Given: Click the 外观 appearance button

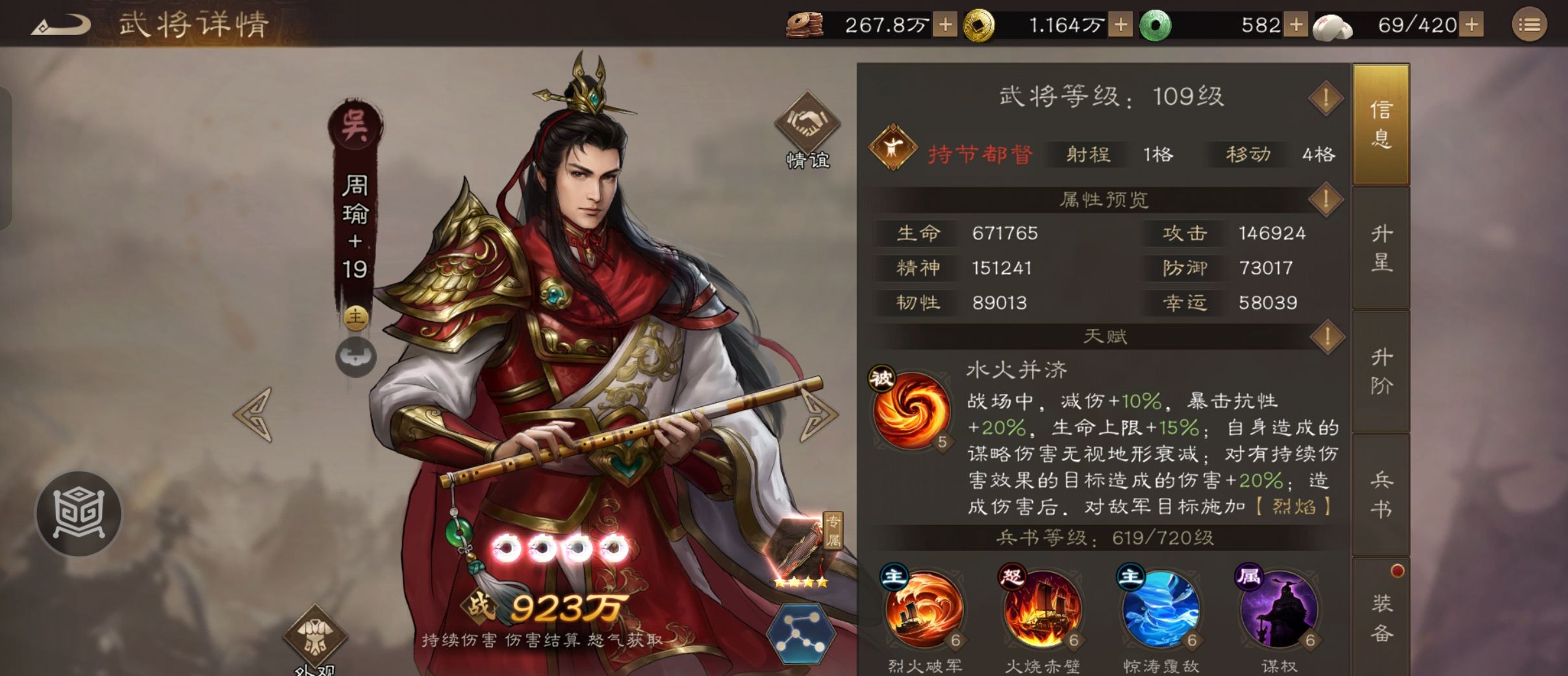Looking at the screenshot, I should (x=316, y=634).
